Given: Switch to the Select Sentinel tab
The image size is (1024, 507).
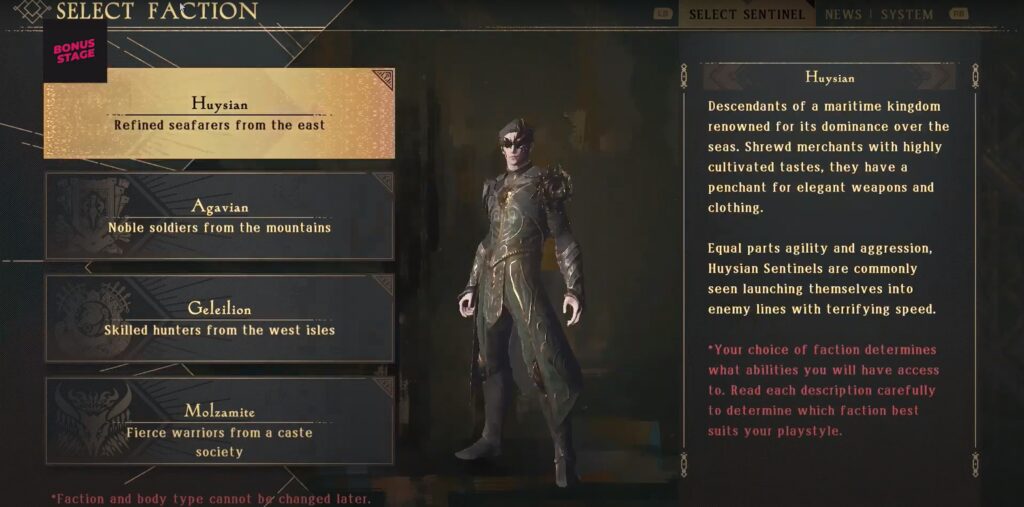Looking at the screenshot, I should tap(747, 15).
